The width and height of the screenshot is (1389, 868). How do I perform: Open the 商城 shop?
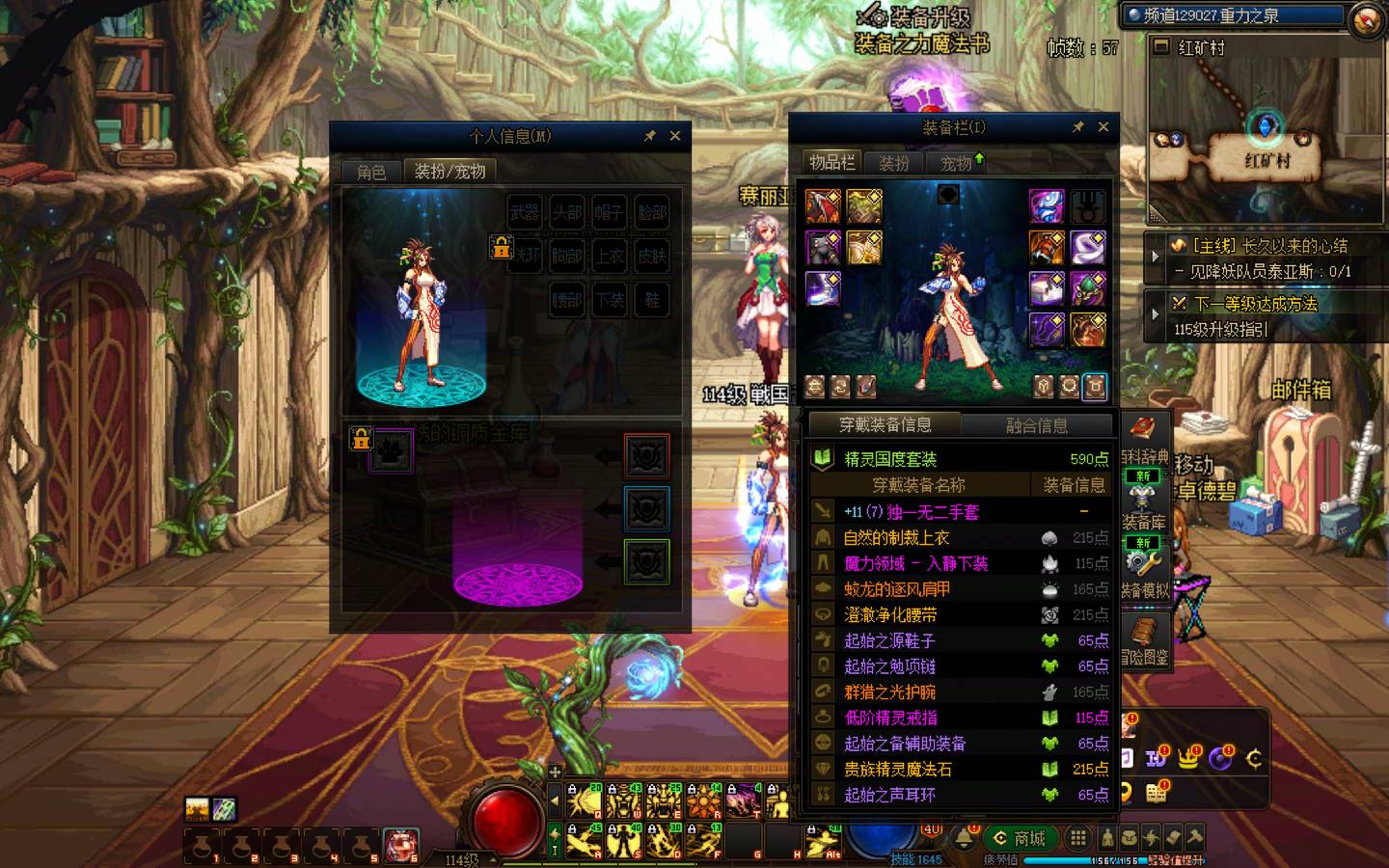(x=1021, y=838)
